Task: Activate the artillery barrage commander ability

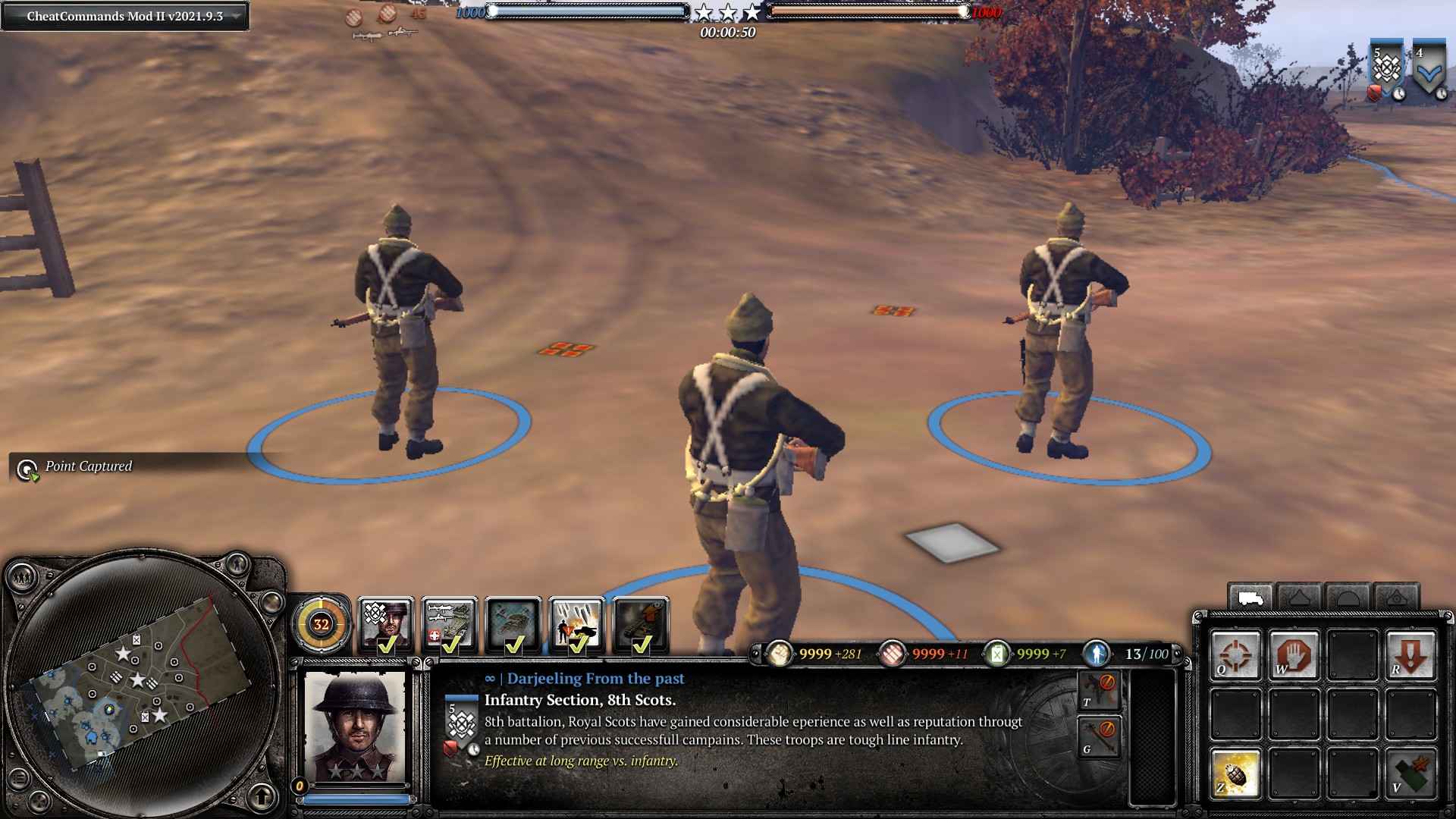Action: (577, 624)
